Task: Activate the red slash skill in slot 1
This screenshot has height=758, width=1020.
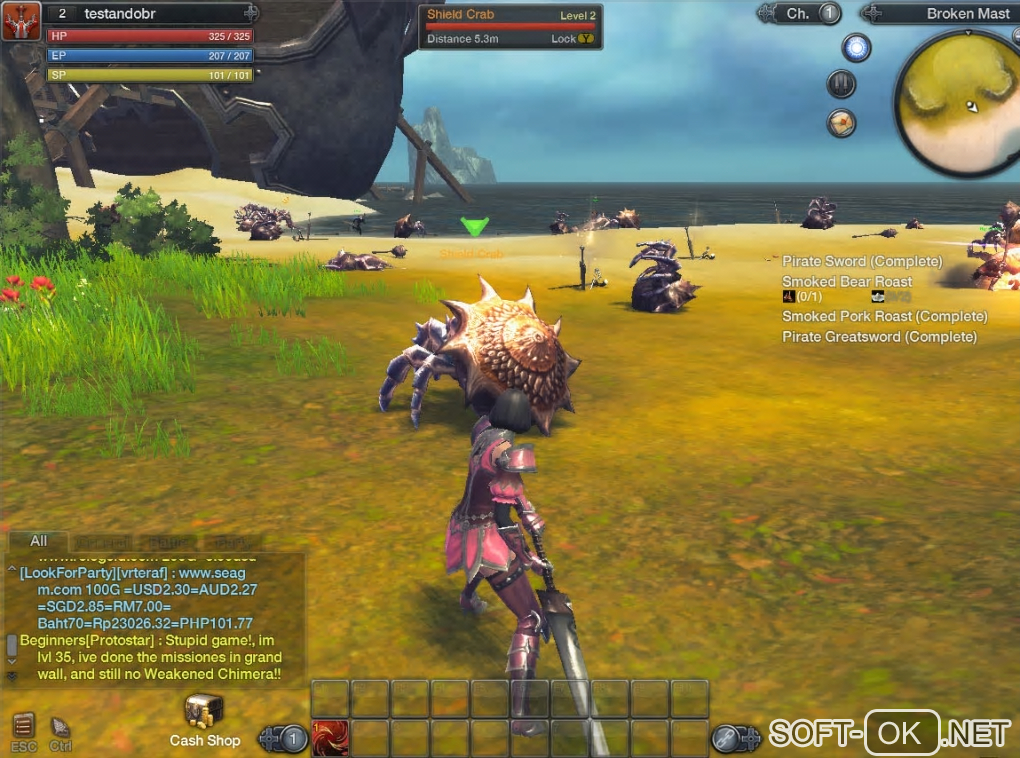Action: point(330,738)
